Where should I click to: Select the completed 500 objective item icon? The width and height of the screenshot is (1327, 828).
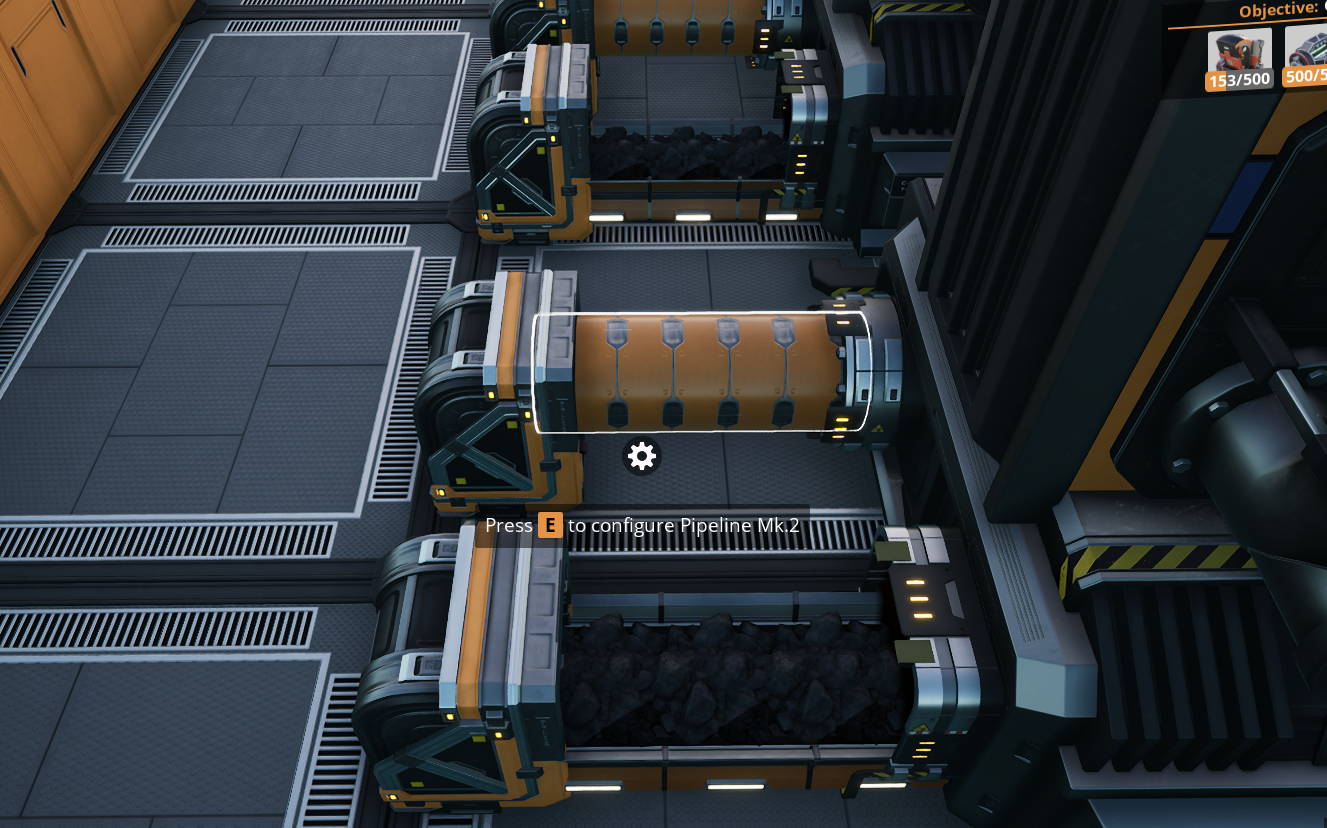click(1308, 50)
